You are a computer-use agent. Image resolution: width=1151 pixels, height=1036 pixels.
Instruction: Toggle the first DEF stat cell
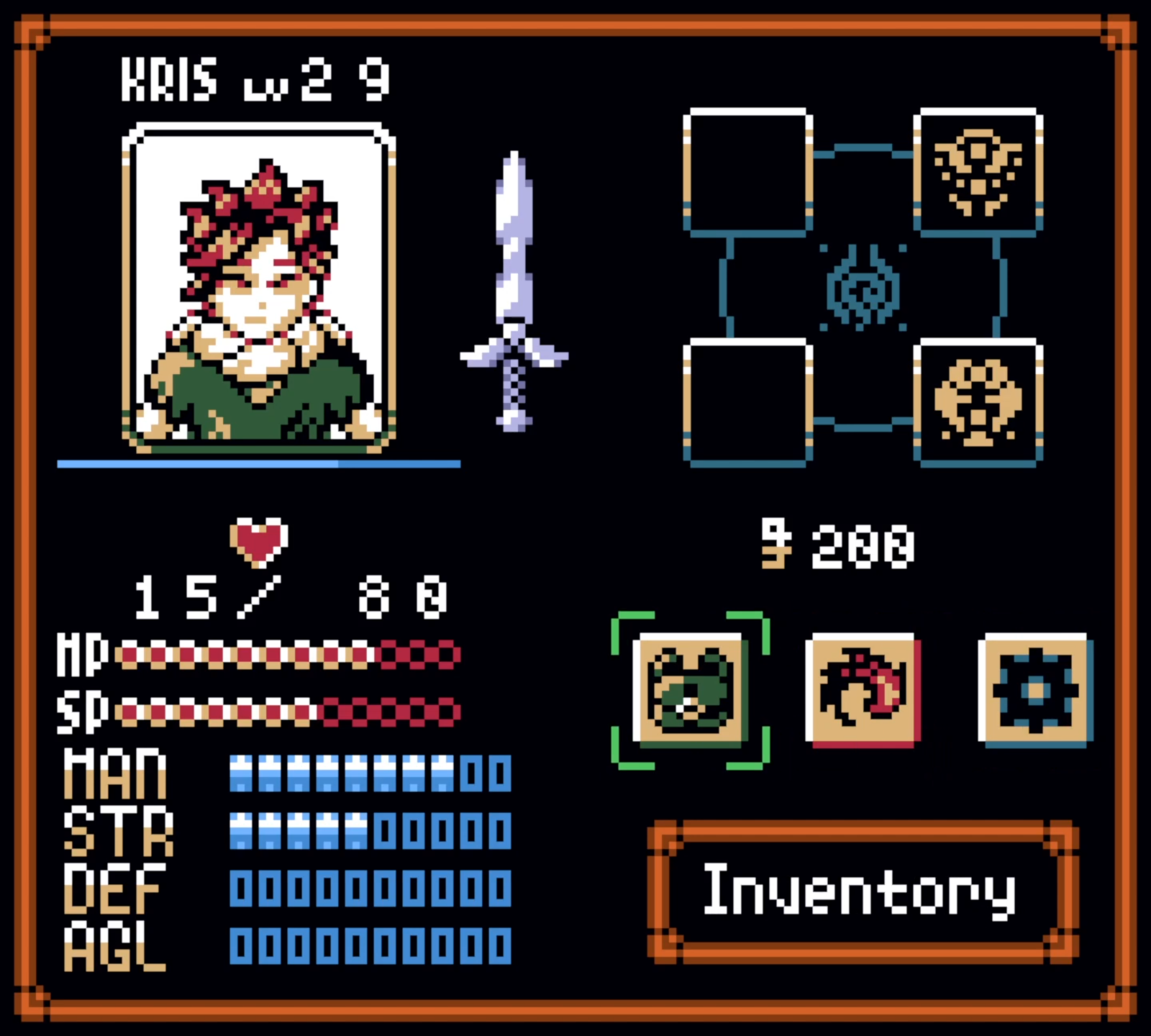[241, 889]
